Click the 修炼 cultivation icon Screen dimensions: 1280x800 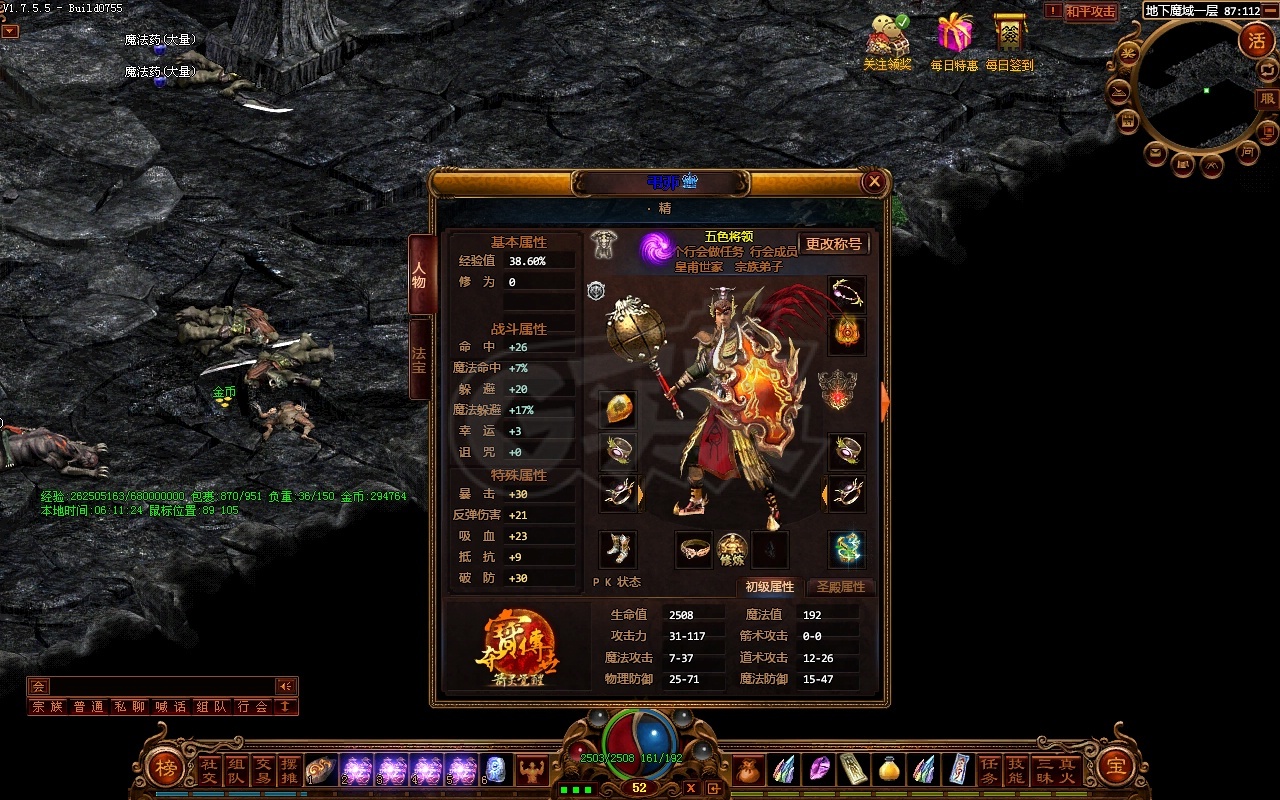pos(732,549)
